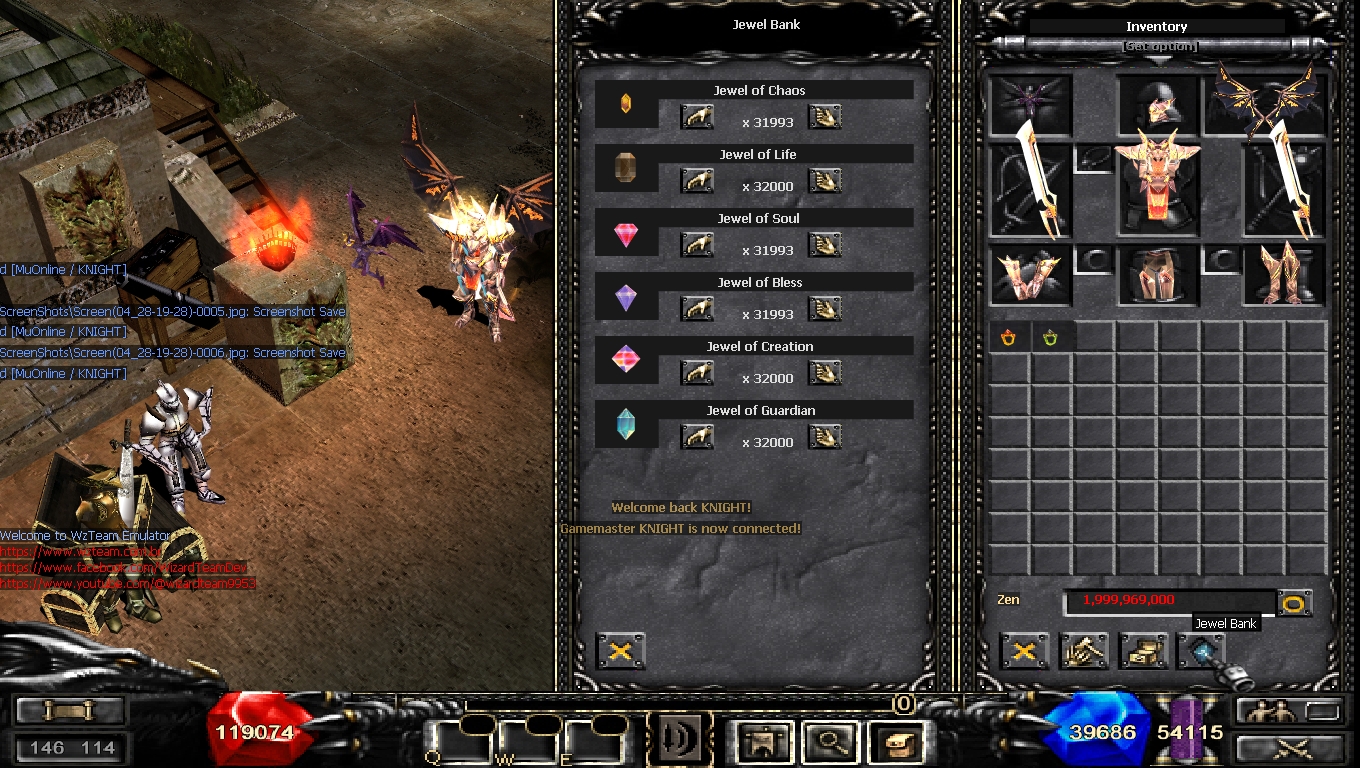
Task: Click the clenched hand button under Jewel of Bless
Action: (697, 309)
